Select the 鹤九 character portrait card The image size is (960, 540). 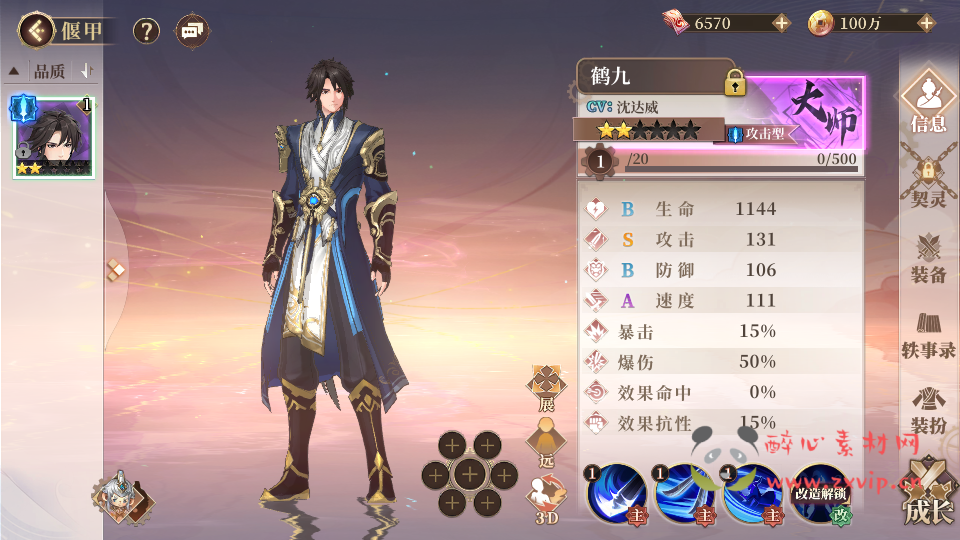54,136
